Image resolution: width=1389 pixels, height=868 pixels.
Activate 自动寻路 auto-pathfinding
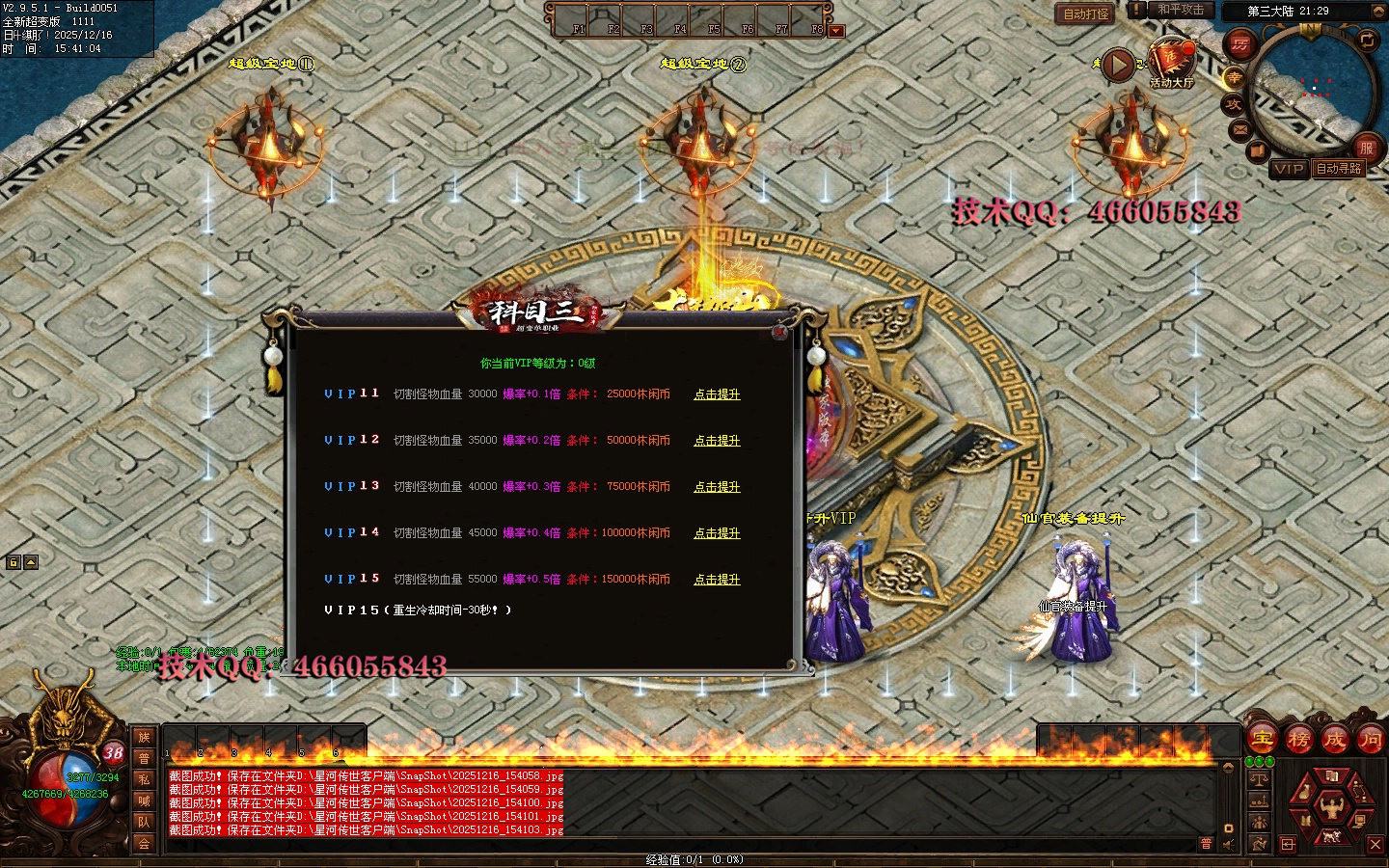tap(1340, 169)
